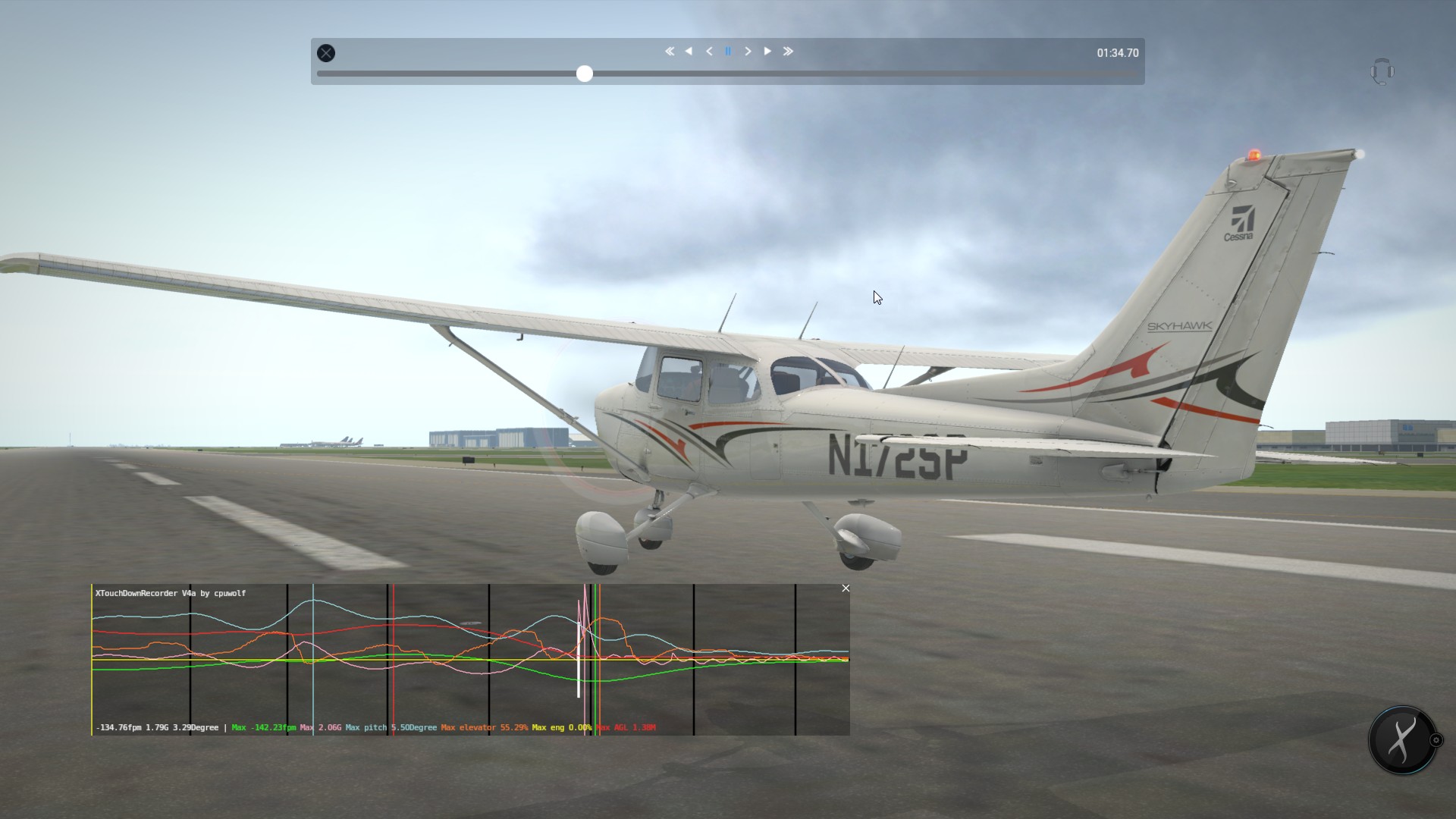Play the replay backward in slow motion
The image size is (1456, 819).
click(x=709, y=52)
